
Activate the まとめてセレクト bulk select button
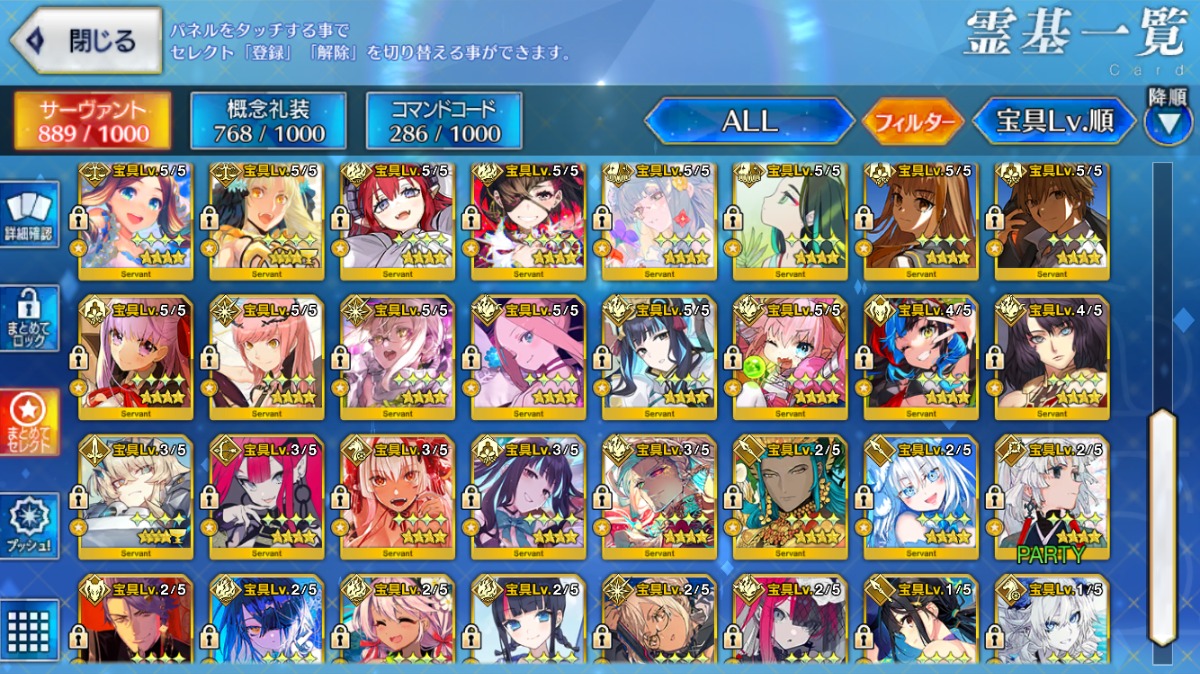pyautogui.click(x=29, y=420)
